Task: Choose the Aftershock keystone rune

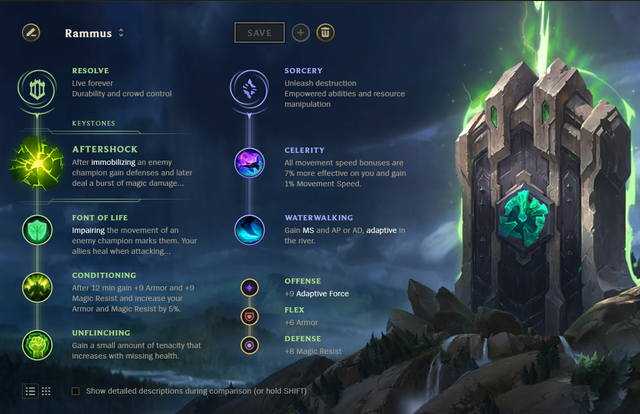Action: coord(38,163)
